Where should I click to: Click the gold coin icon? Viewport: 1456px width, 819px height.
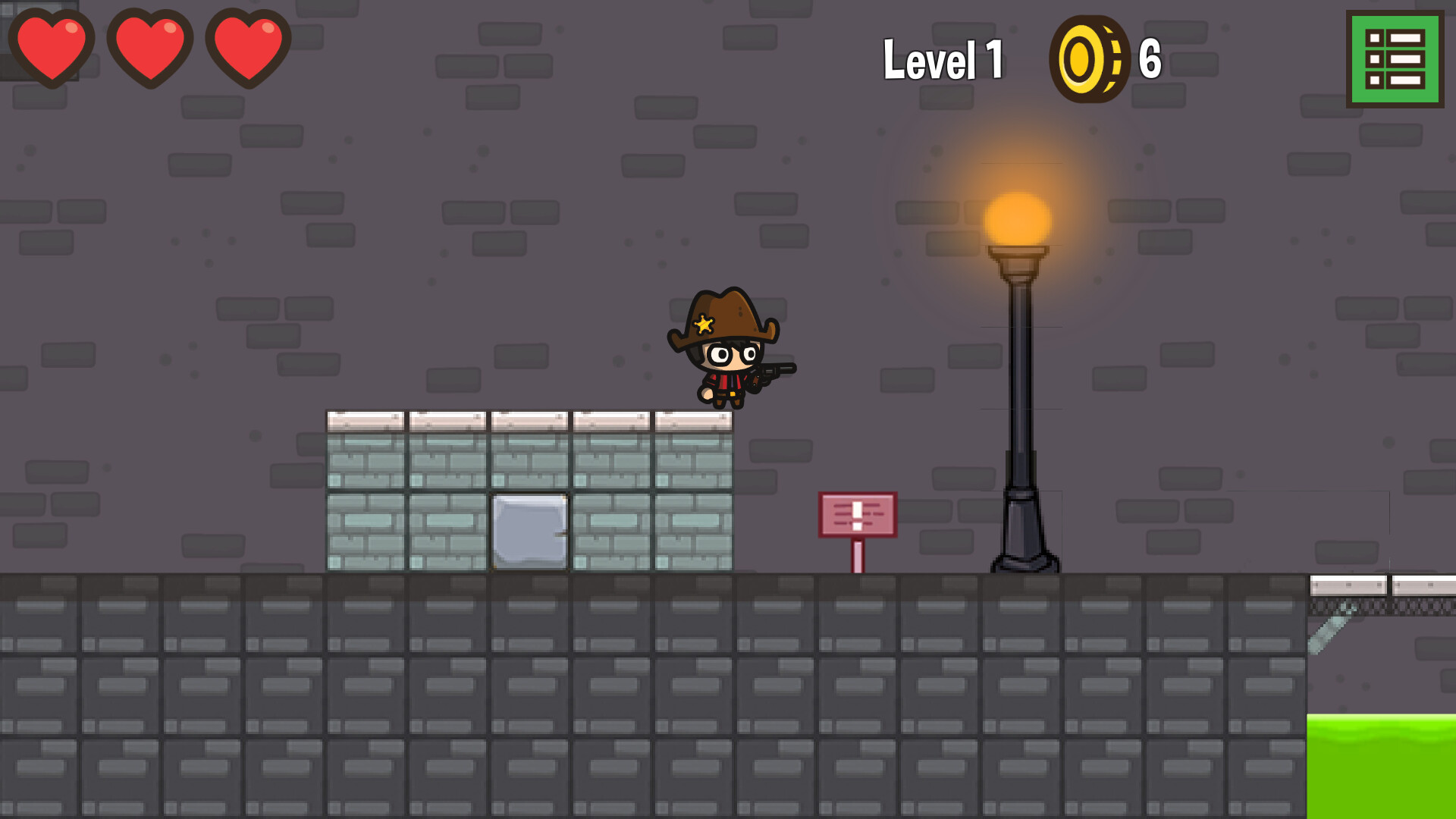coord(1090,61)
